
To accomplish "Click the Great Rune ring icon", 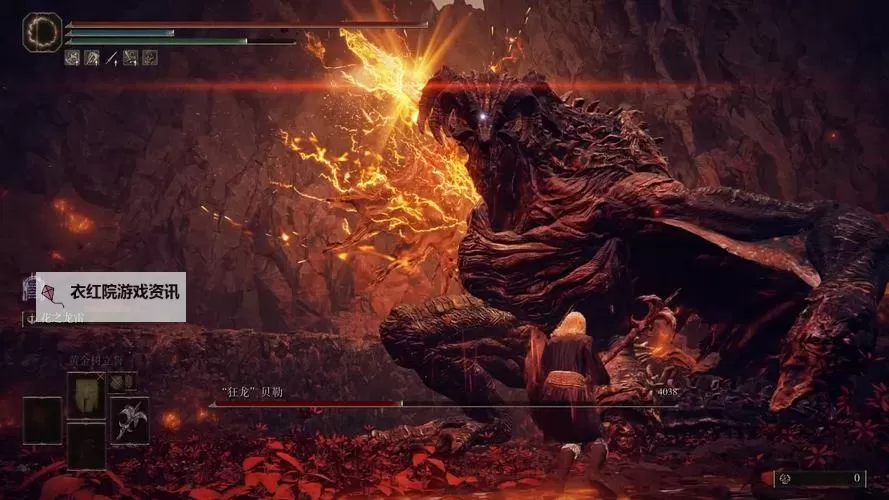I will coord(42,32).
